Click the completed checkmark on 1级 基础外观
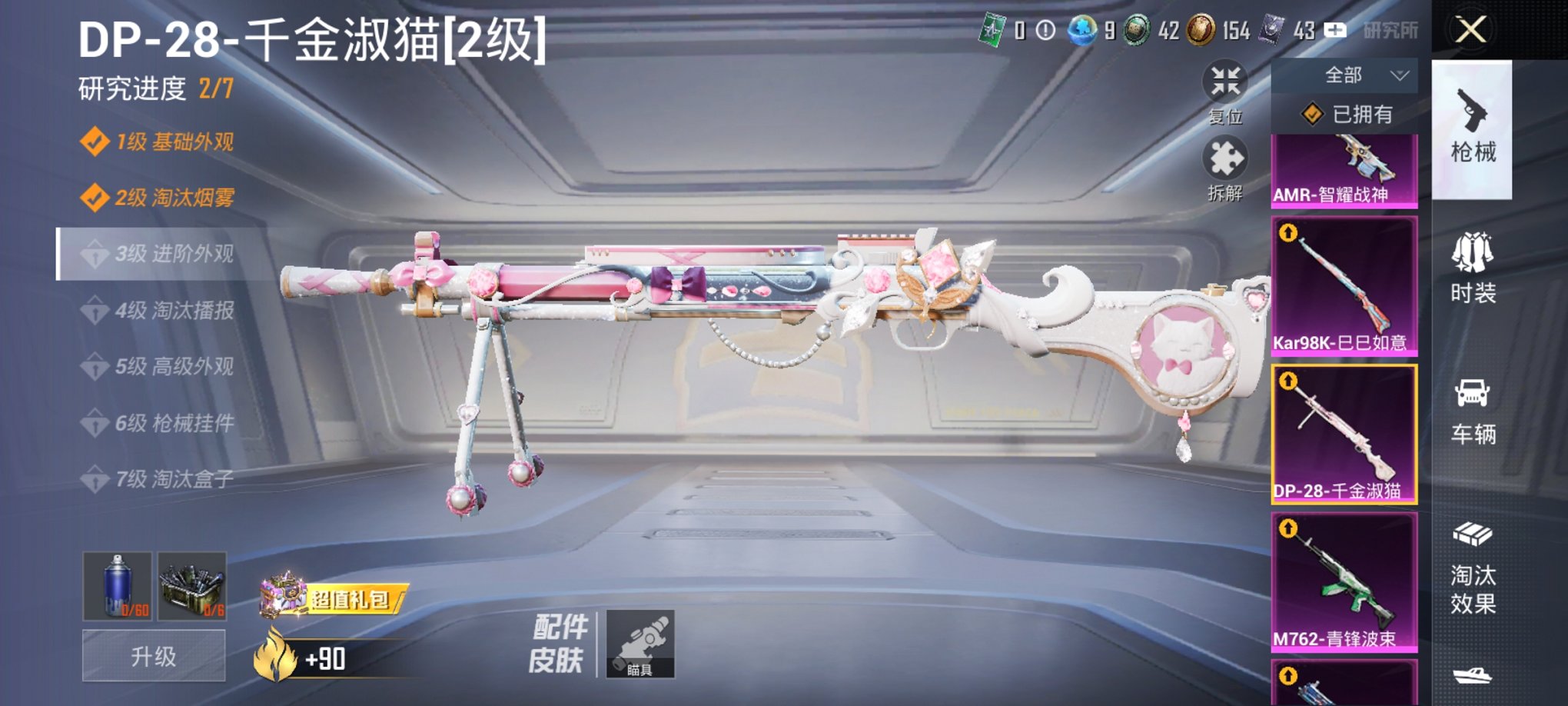The height and width of the screenshot is (706, 1568). coord(96,142)
